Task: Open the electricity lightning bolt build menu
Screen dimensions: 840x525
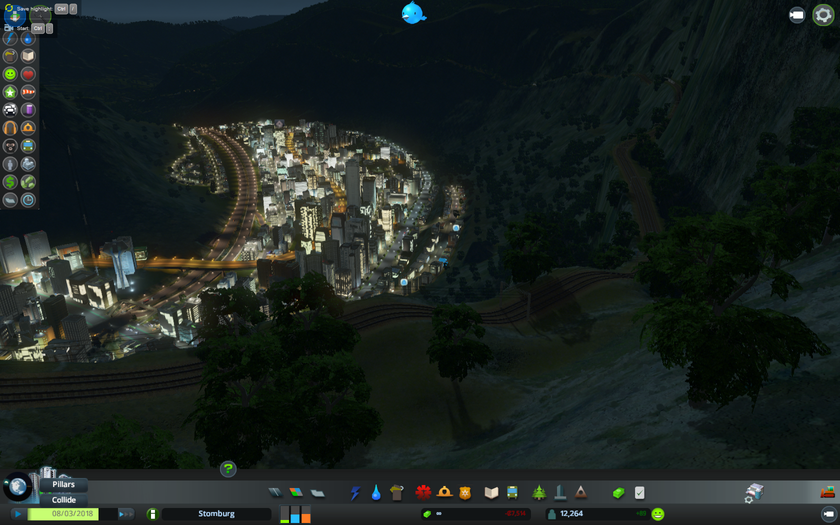Action: 354,493
